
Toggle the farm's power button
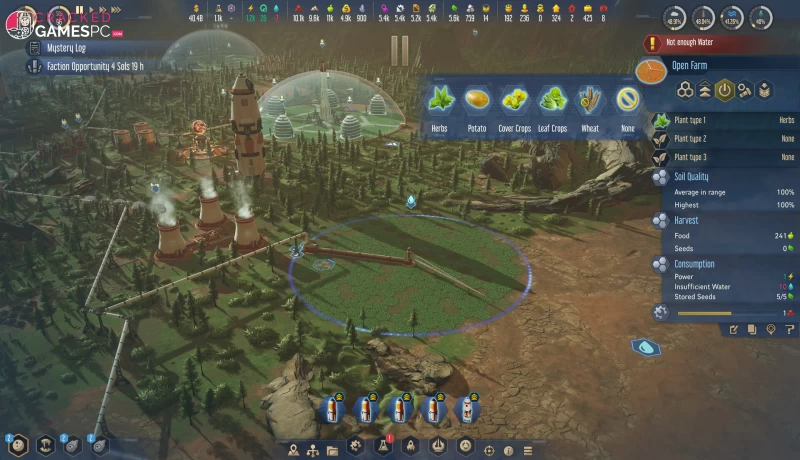click(x=726, y=90)
